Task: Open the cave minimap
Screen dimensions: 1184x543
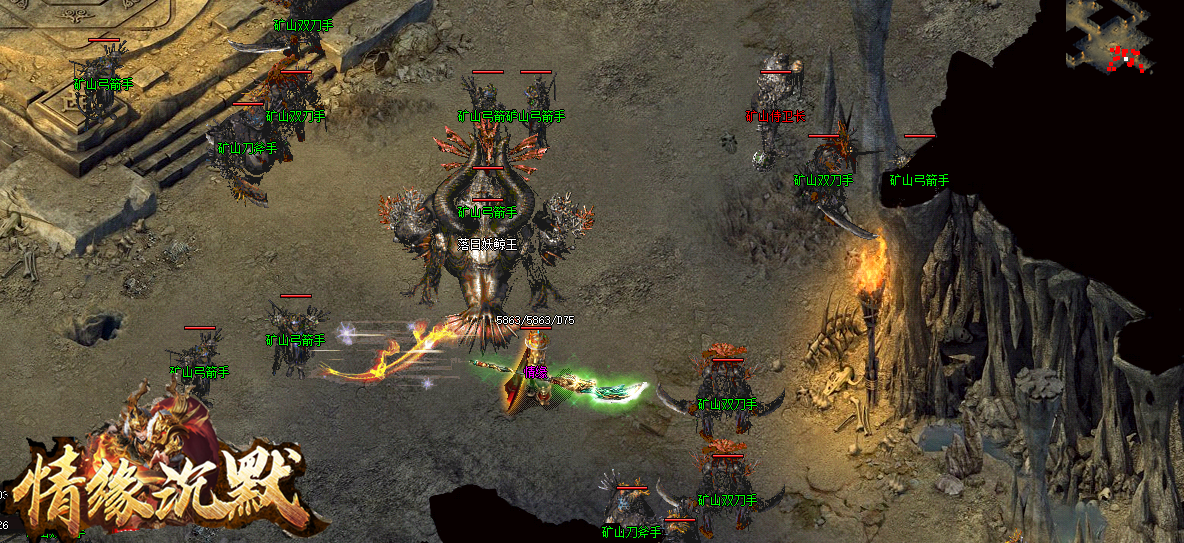Action: click(1109, 36)
